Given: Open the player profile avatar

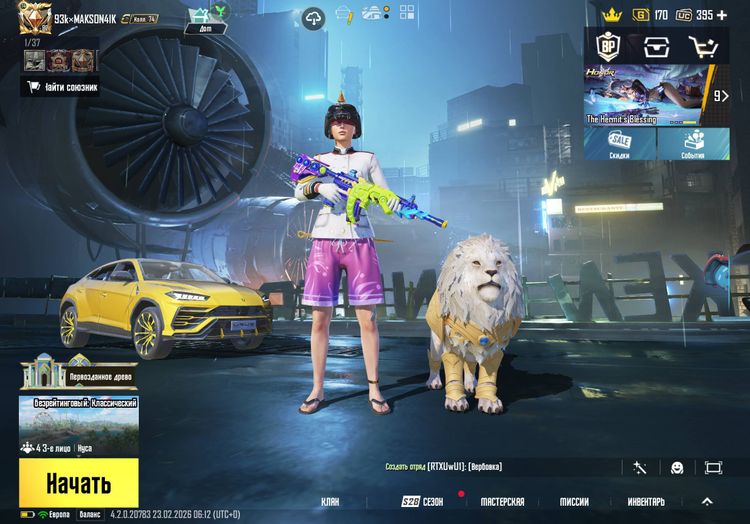Looking at the screenshot, I should coord(35,18).
